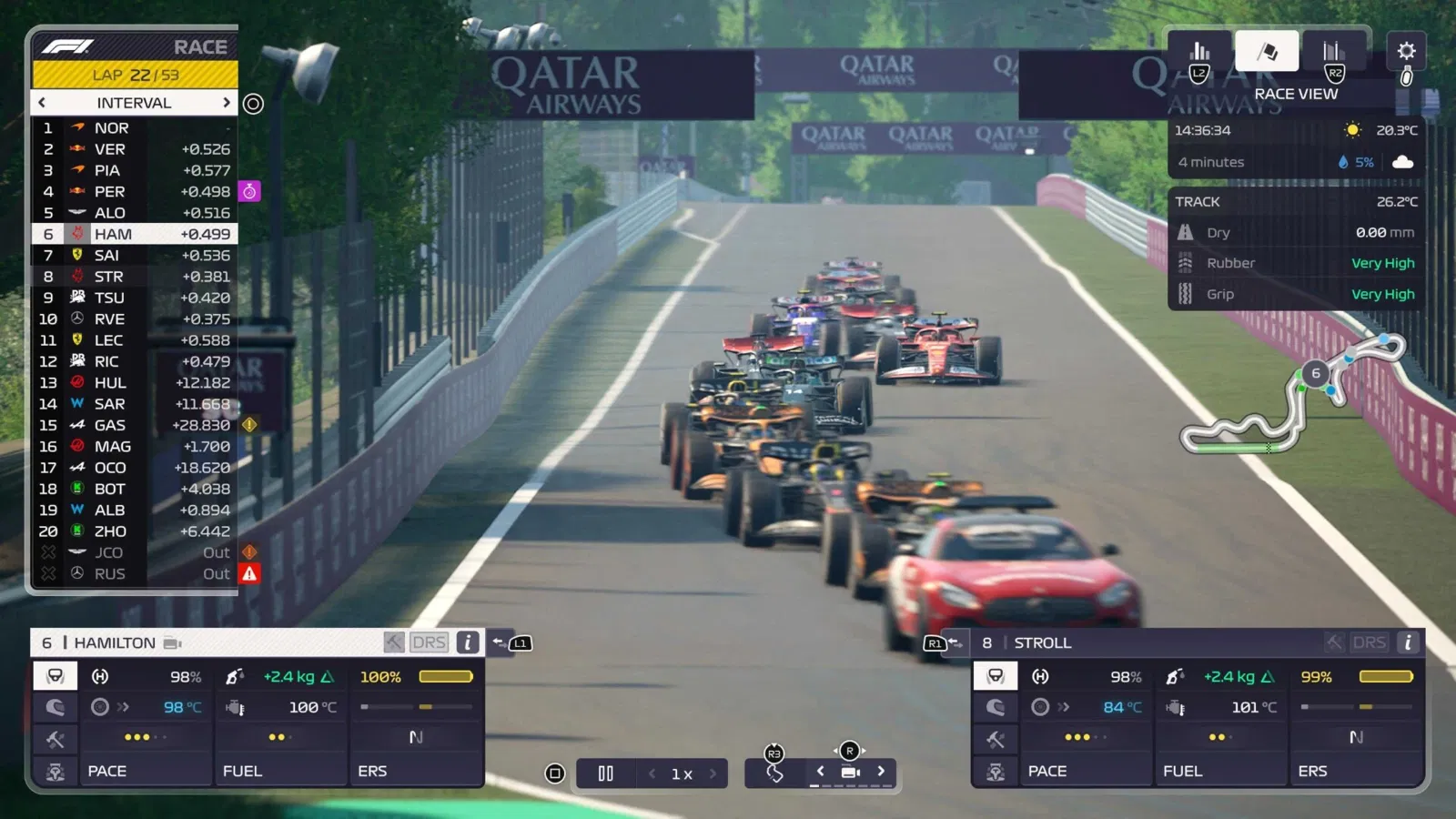This screenshot has height=819, width=1456.
Task: Decrease the simulation speed
Action: (x=652, y=773)
